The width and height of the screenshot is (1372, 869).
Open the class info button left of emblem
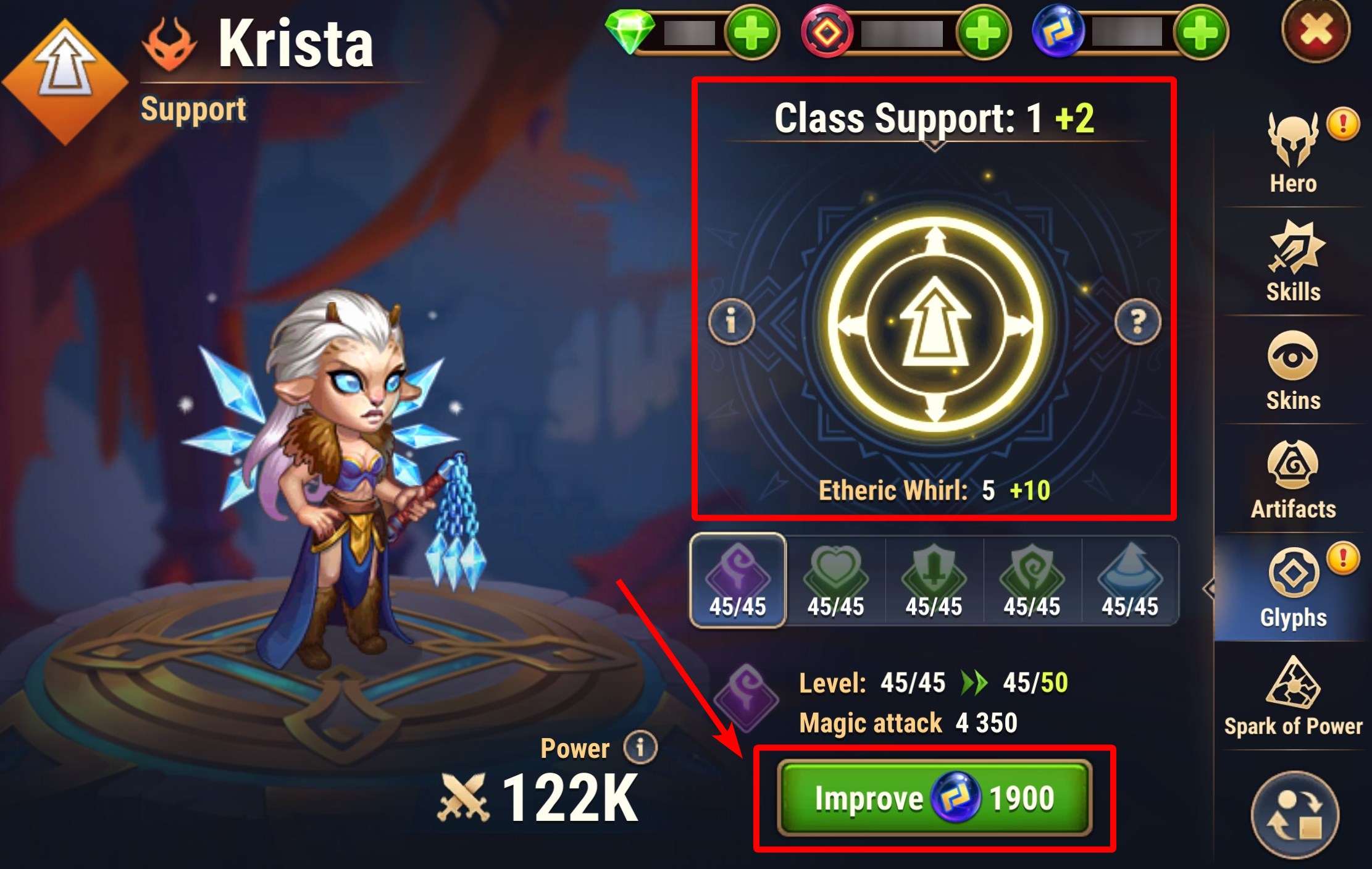[x=731, y=321]
